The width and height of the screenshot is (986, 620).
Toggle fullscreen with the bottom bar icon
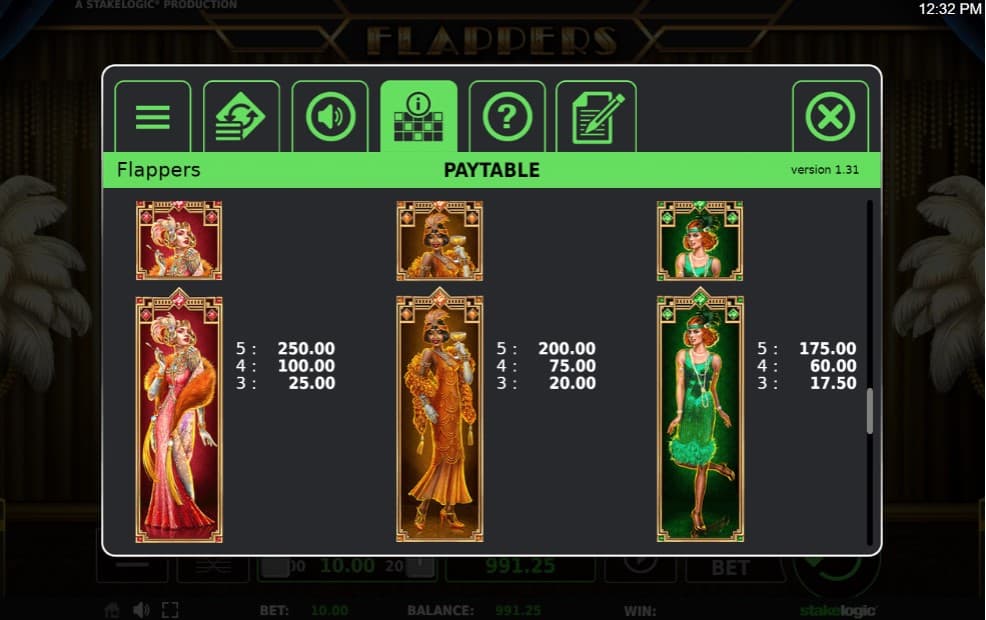tap(170, 610)
